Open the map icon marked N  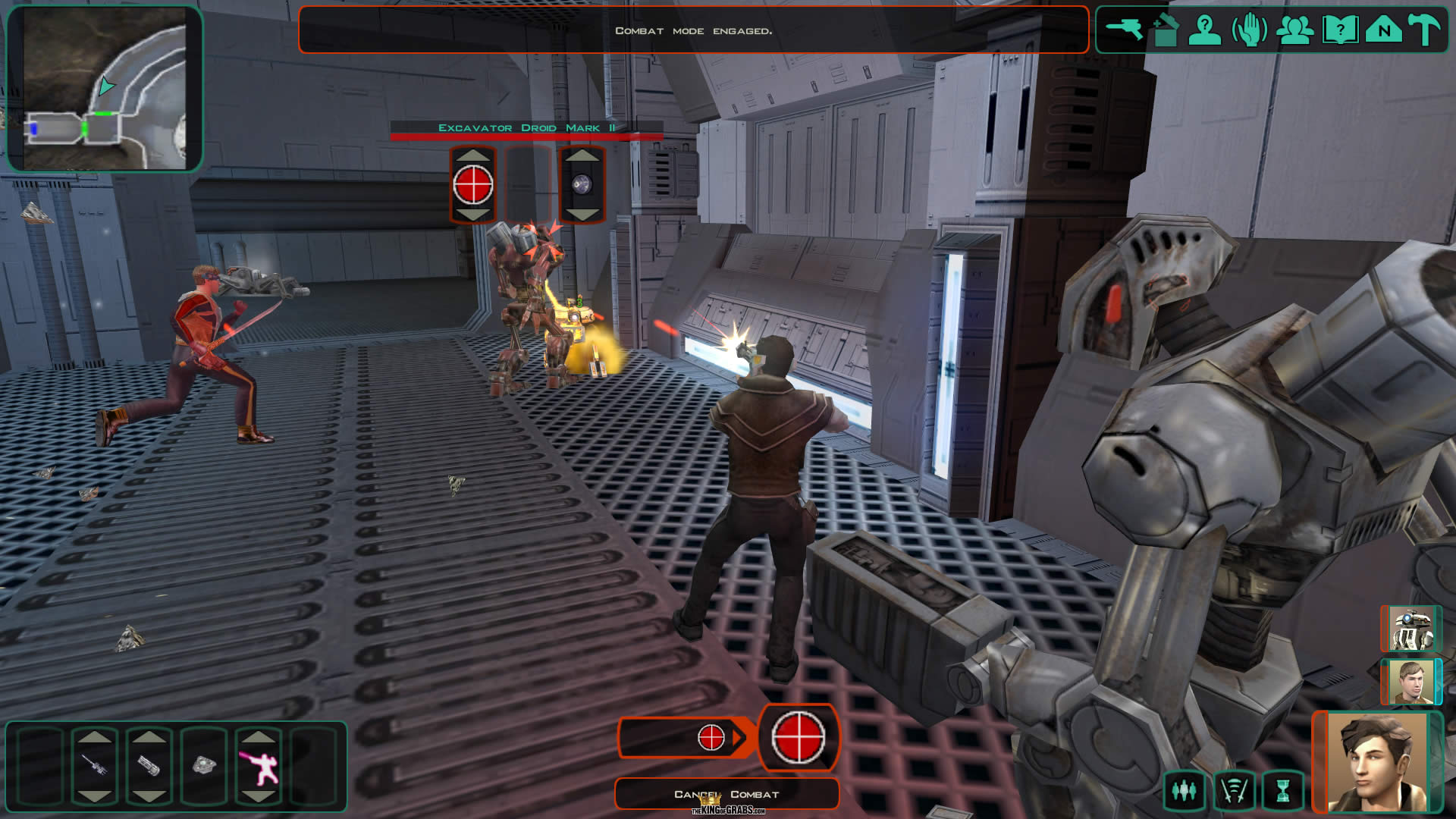click(1384, 30)
